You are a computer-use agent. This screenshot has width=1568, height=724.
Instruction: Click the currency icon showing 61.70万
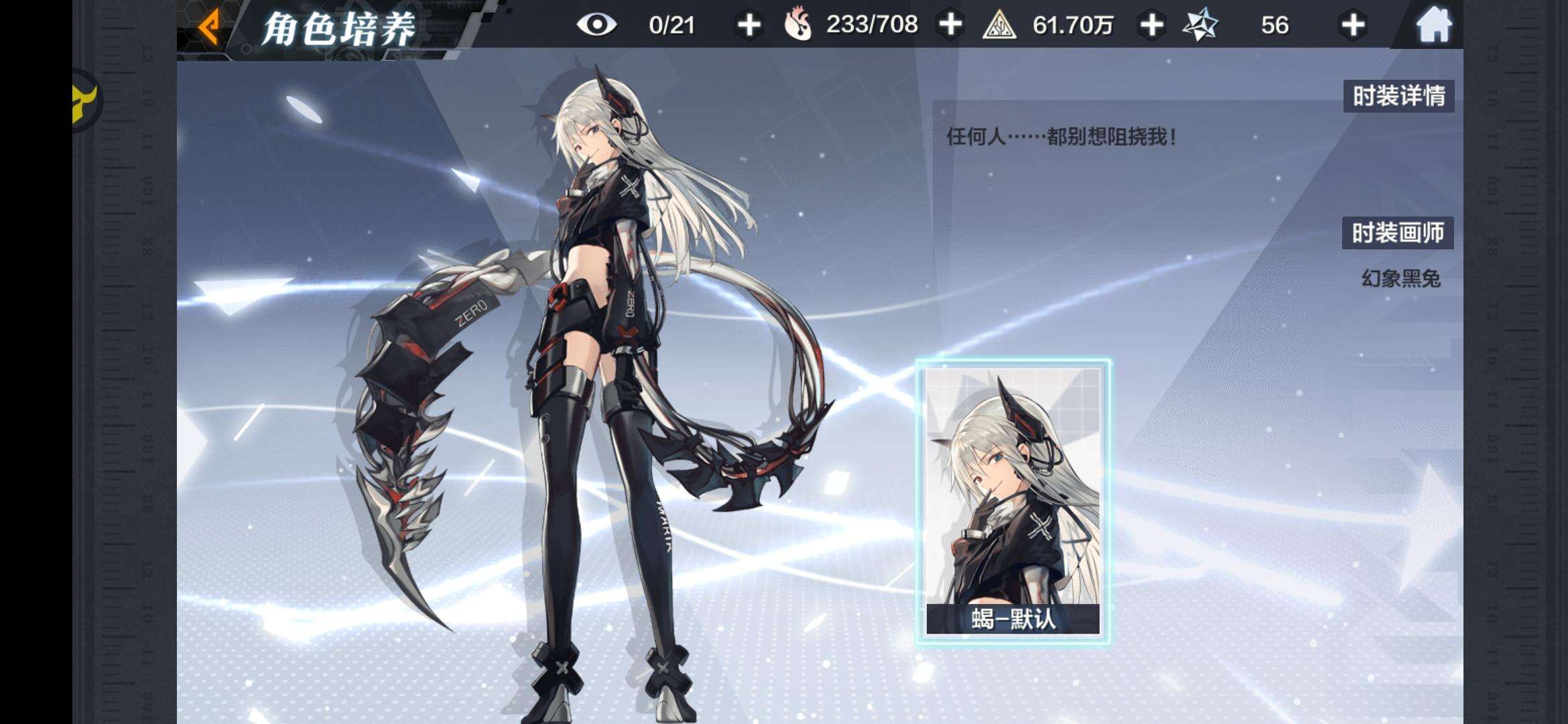999,25
